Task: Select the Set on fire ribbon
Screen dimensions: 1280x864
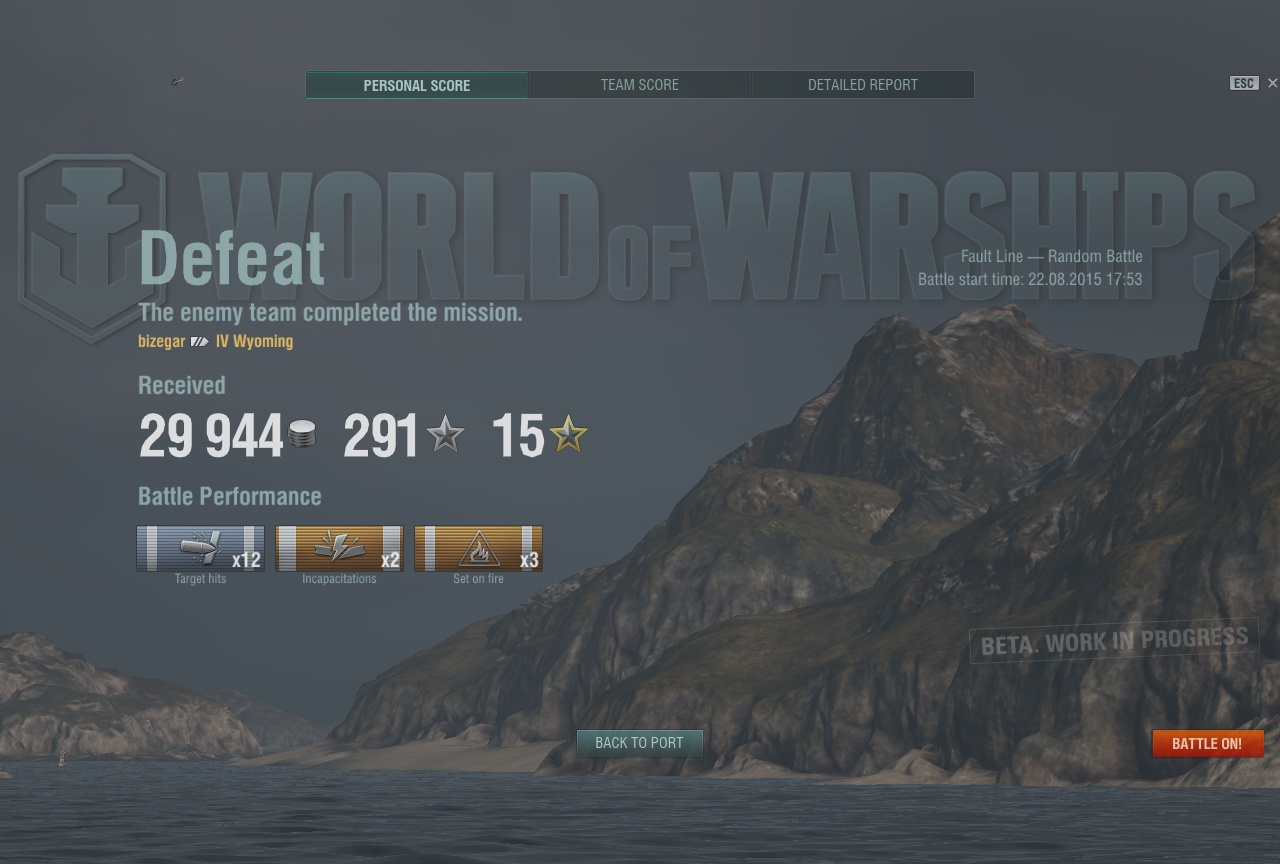Action: point(478,549)
